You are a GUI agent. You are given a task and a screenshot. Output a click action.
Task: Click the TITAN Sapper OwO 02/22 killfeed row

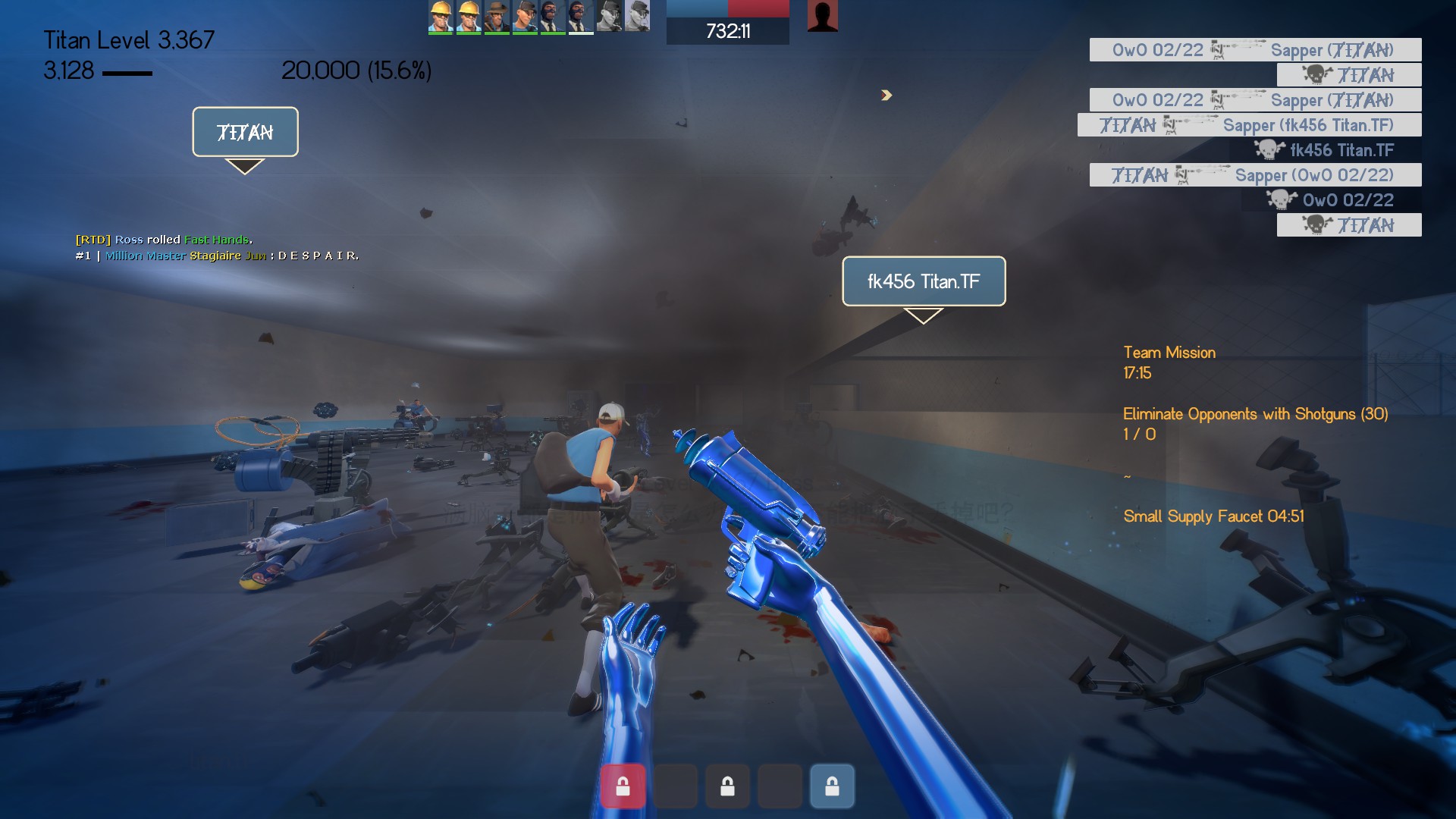point(1255,175)
